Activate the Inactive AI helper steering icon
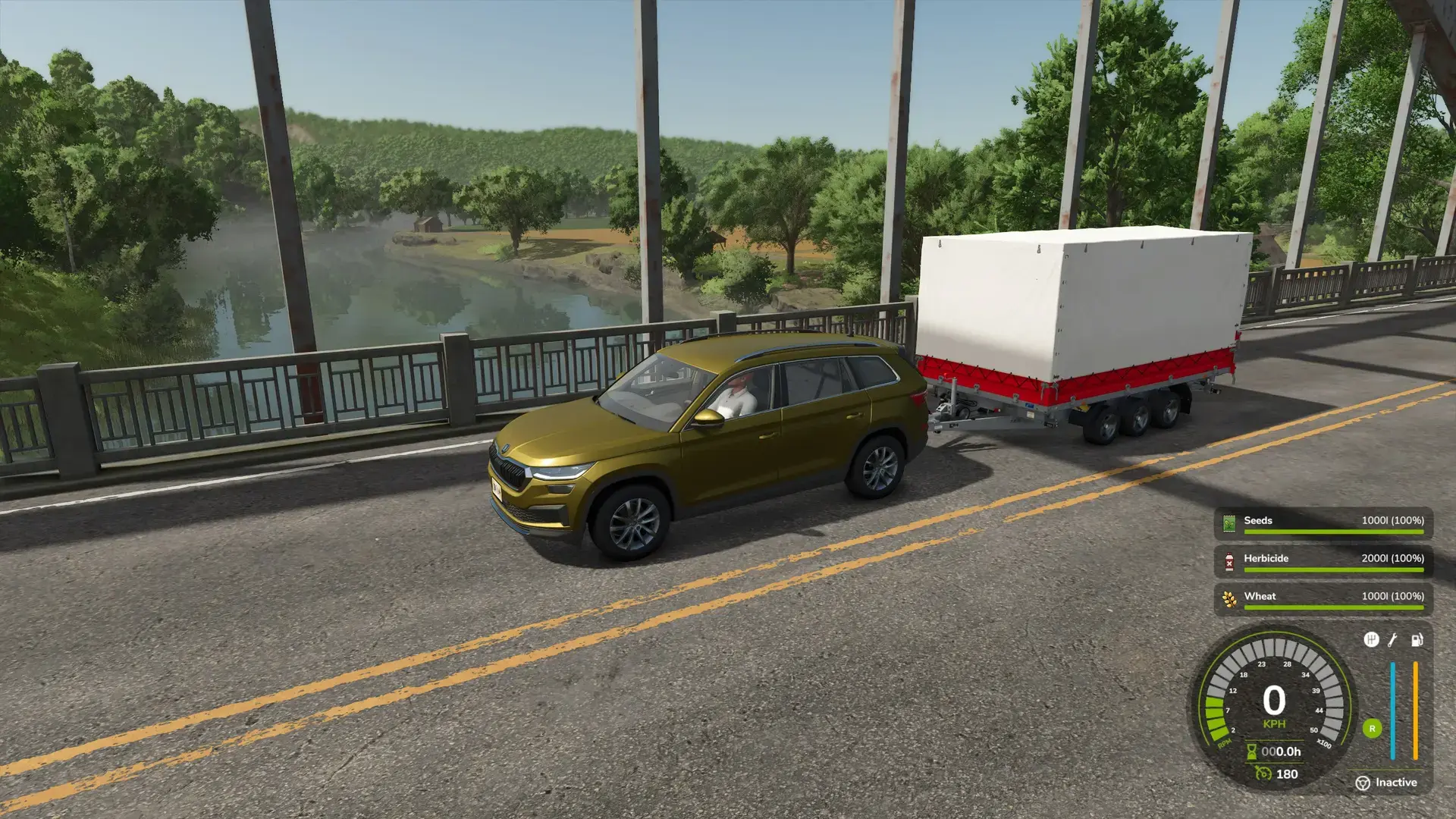The image size is (1456, 819). [x=1363, y=783]
